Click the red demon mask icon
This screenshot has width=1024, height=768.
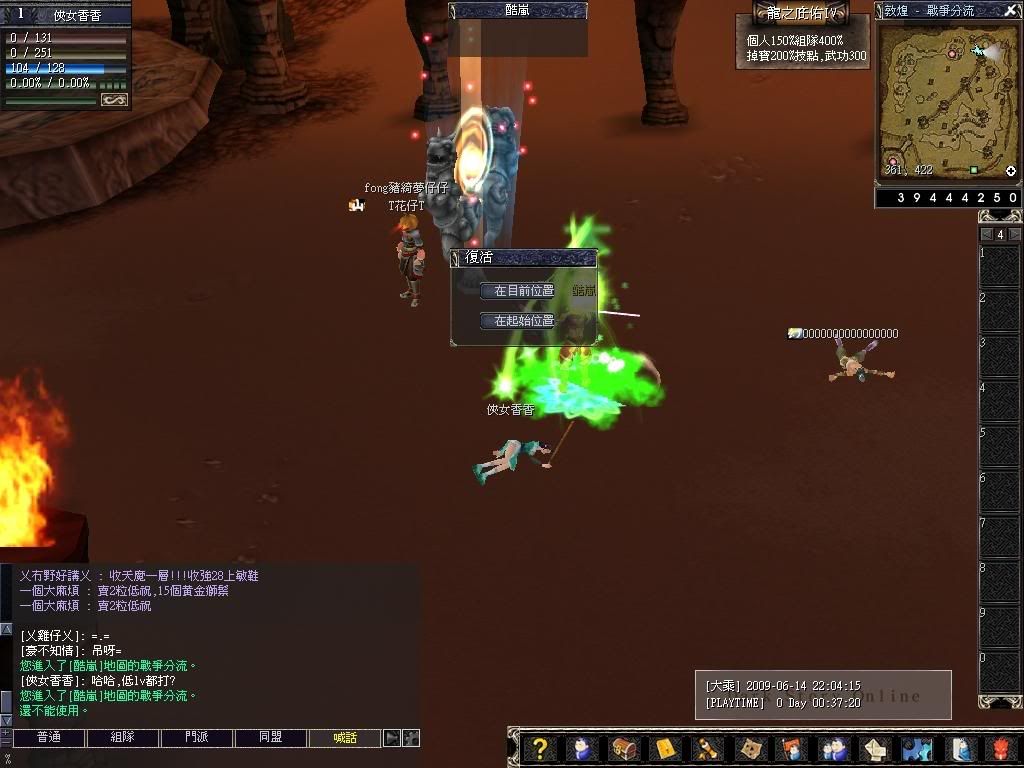tap(1002, 749)
